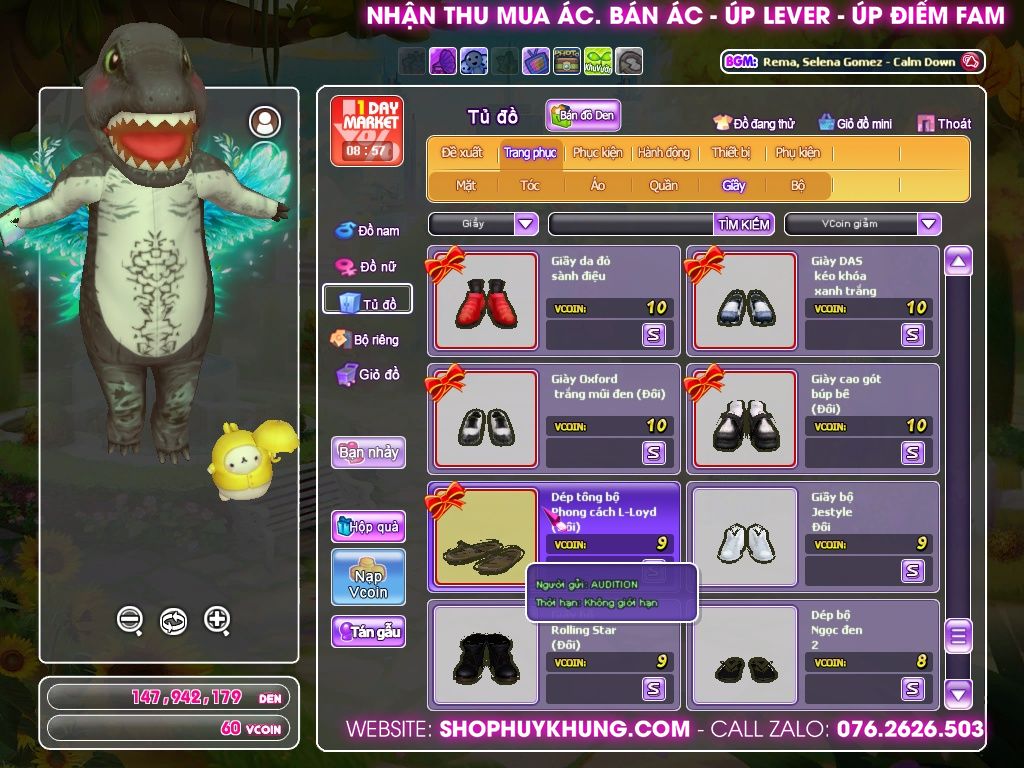This screenshot has height=768, width=1024.
Task: Click the Nạp Vcoin button
Action: tap(368, 577)
